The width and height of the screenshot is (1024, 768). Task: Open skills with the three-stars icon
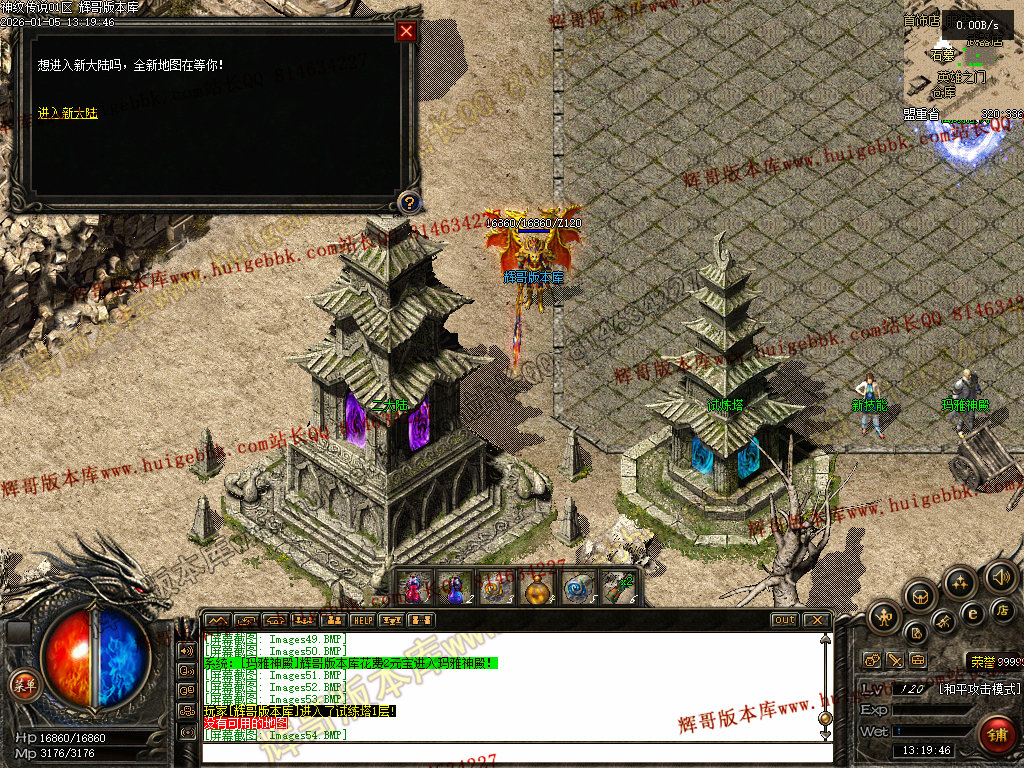coord(961,583)
